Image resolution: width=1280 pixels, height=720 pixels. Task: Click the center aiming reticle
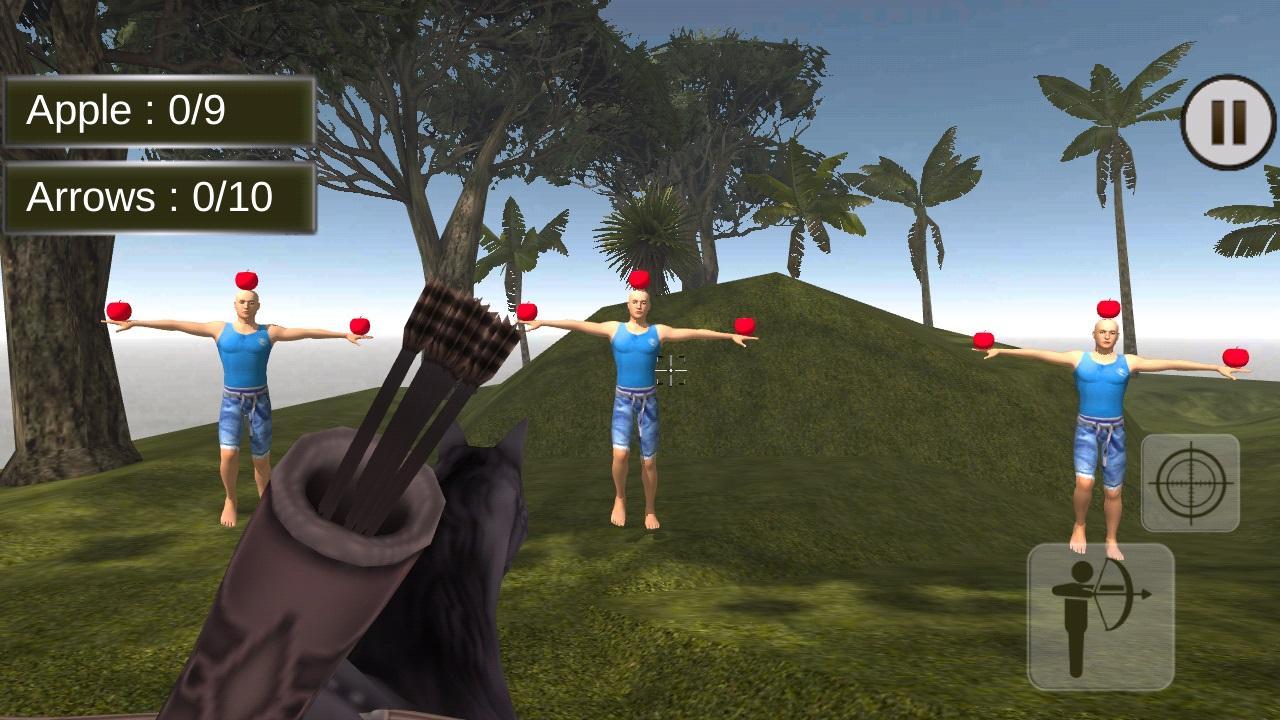click(x=669, y=371)
